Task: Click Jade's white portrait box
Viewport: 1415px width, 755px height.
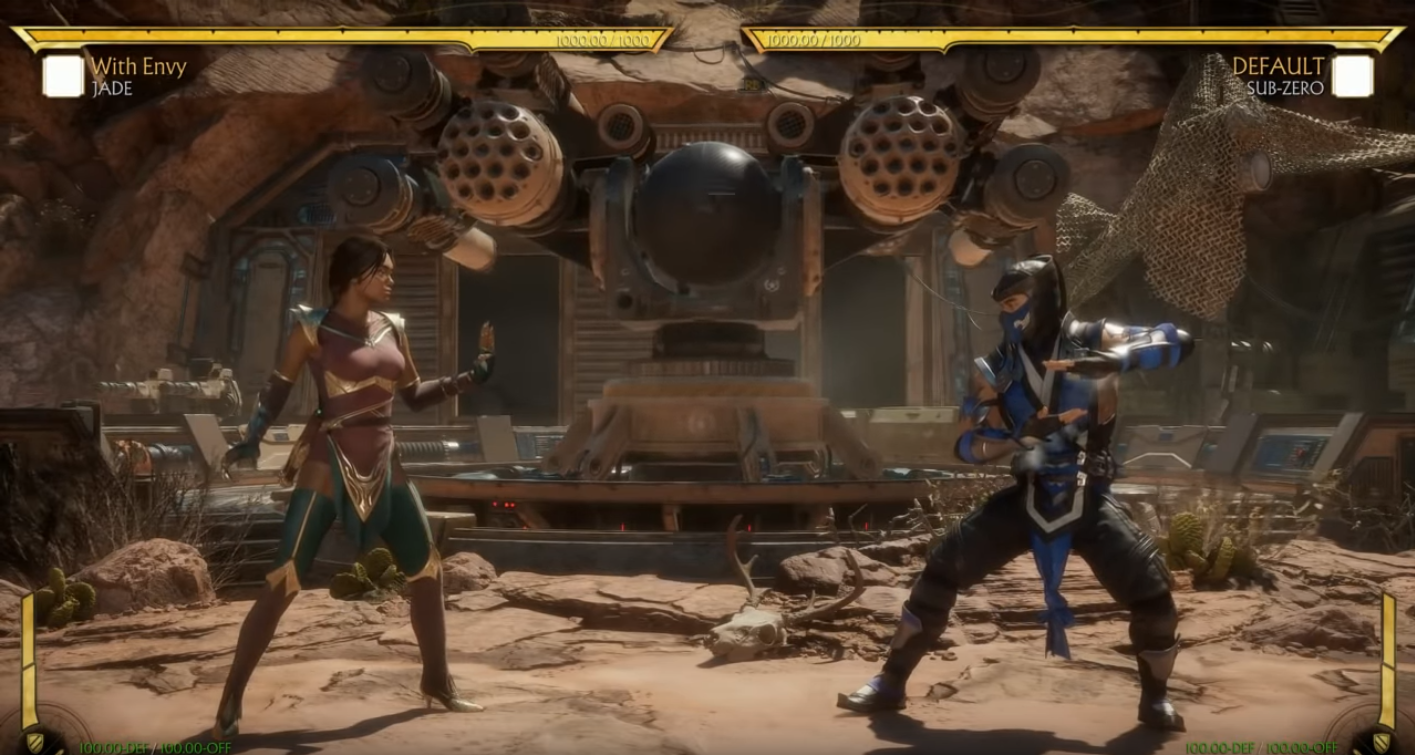Action: (63, 76)
